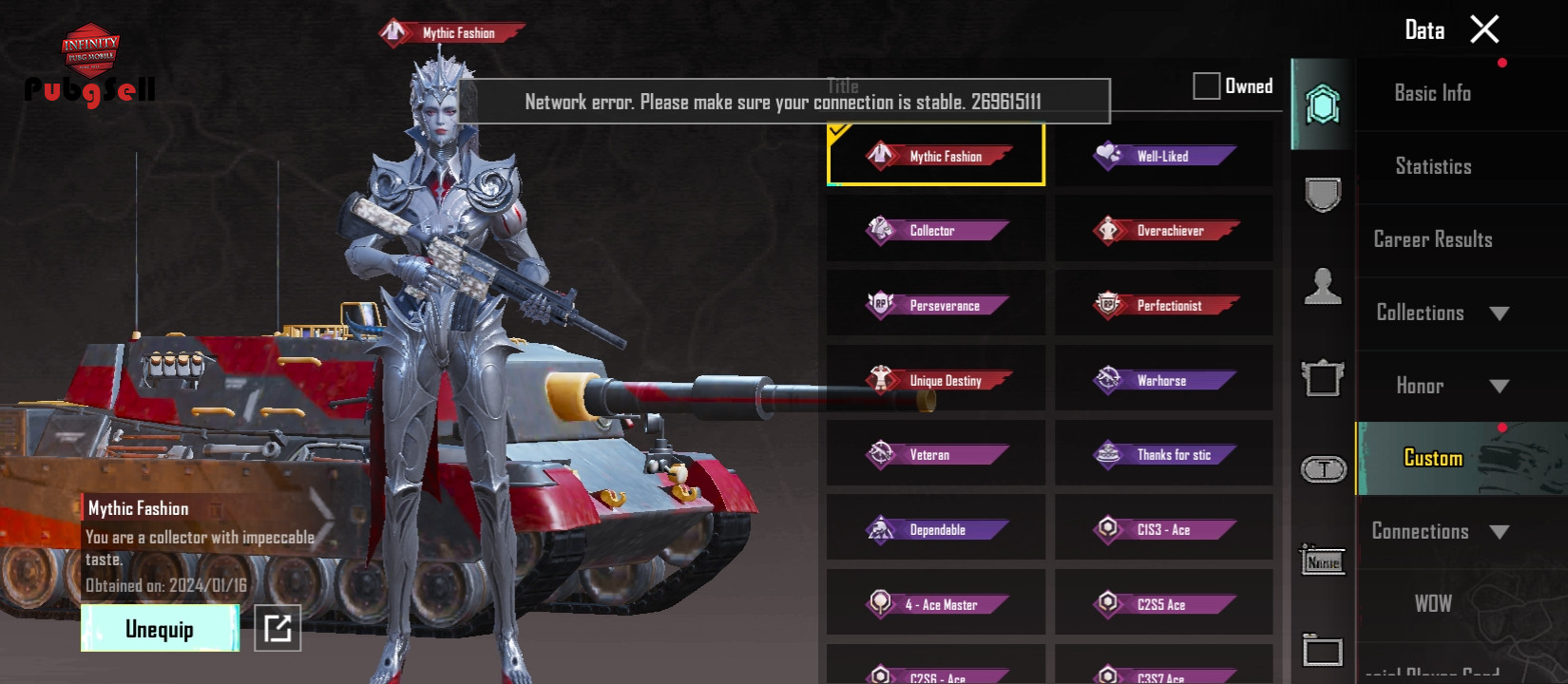
Task: Select the Well-Liked title
Action: click(x=1163, y=156)
